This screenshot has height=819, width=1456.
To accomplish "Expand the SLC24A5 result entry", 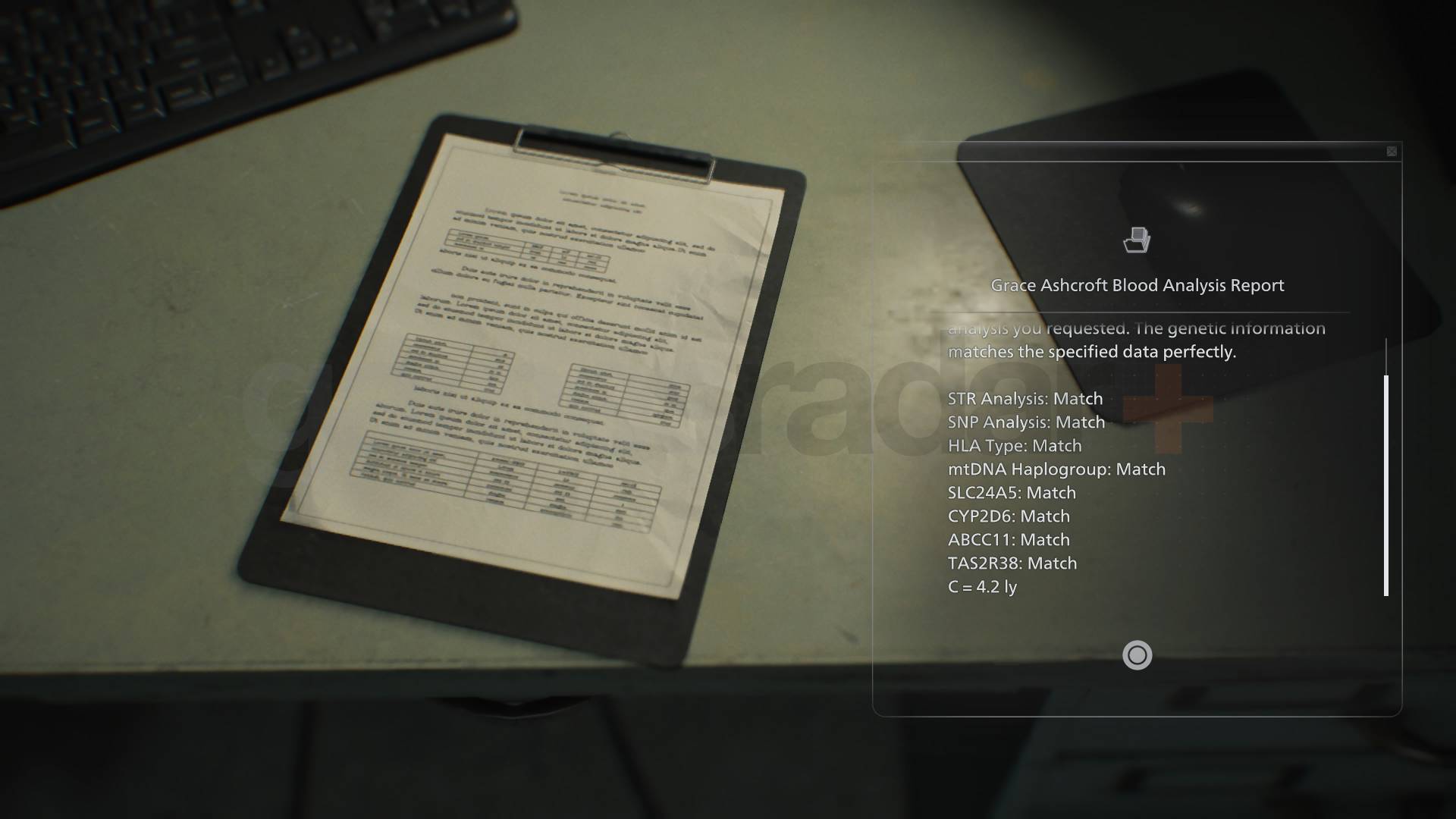I will (1012, 492).
